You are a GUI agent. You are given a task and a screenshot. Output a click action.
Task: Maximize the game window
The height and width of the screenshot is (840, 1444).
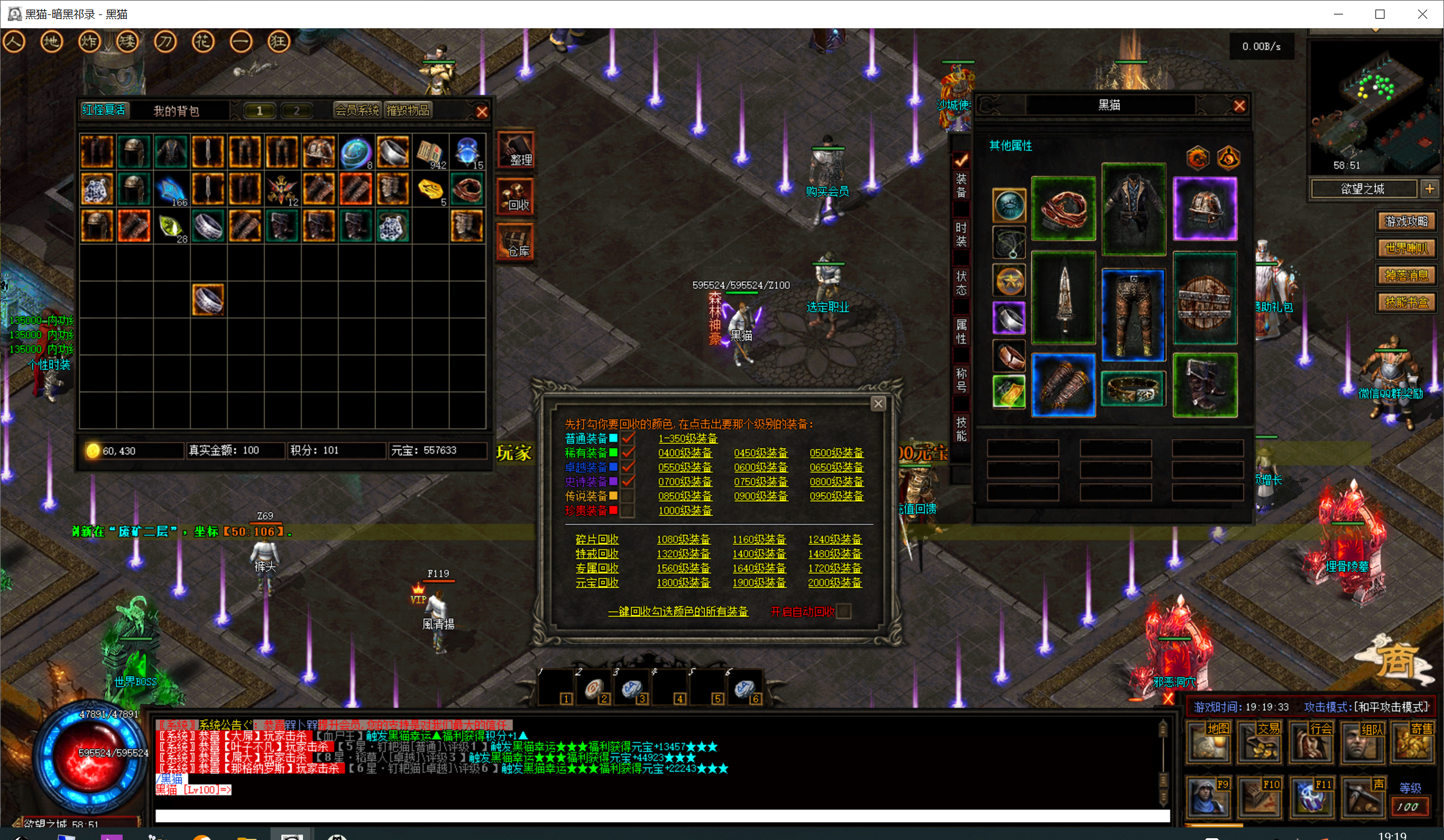click(x=1380, y=14)
